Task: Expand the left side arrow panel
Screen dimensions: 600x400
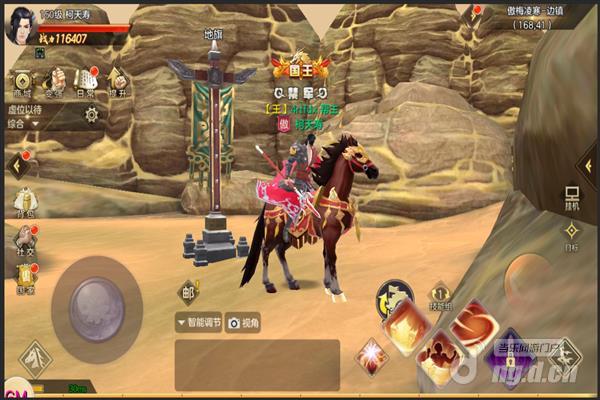Action: coord(17,165)
